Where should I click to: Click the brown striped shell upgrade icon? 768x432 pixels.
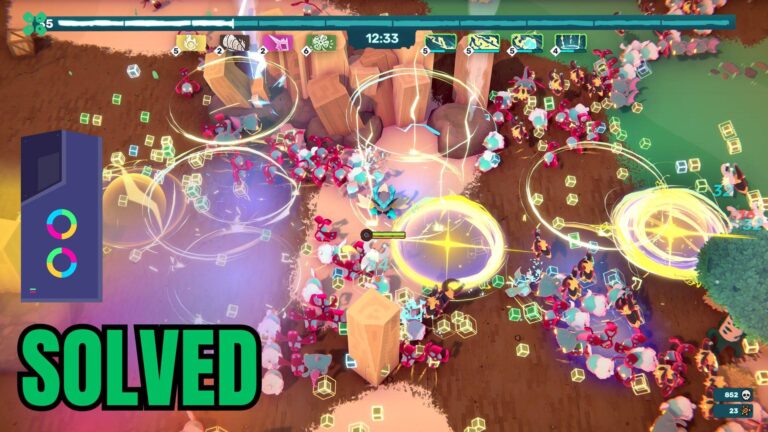pos(234,42)
